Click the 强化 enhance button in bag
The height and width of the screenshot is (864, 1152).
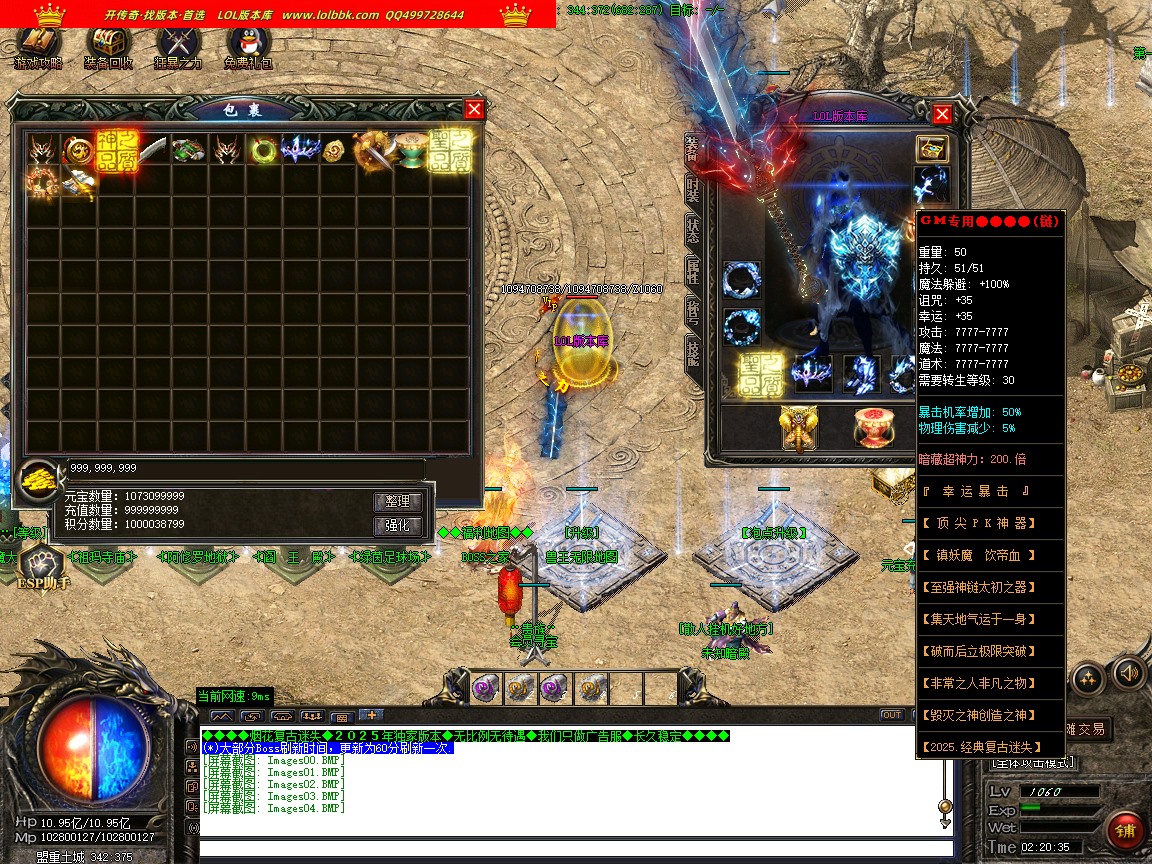398,526
